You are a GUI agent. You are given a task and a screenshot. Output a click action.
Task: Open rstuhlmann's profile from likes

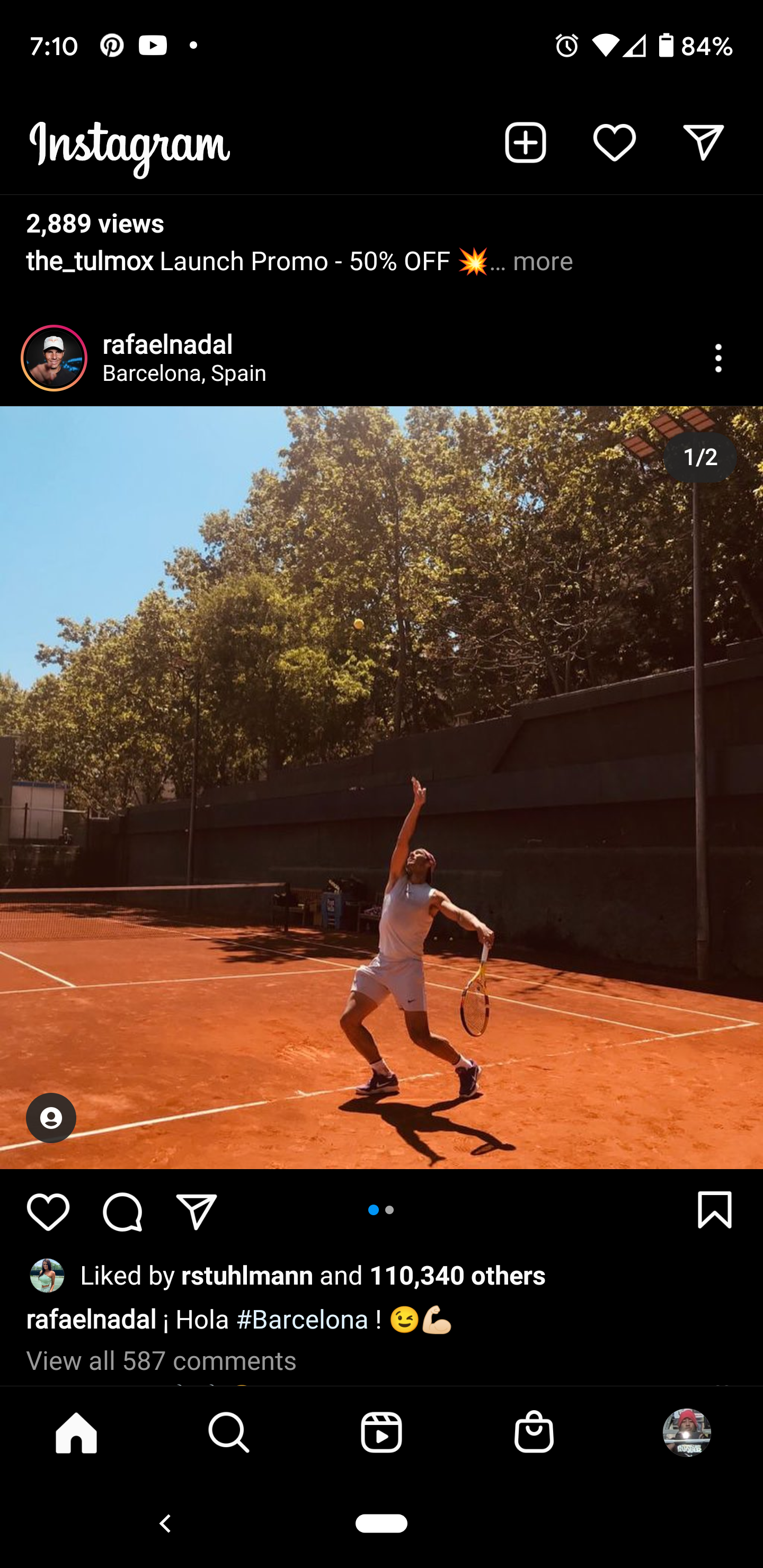point(246,1275)
